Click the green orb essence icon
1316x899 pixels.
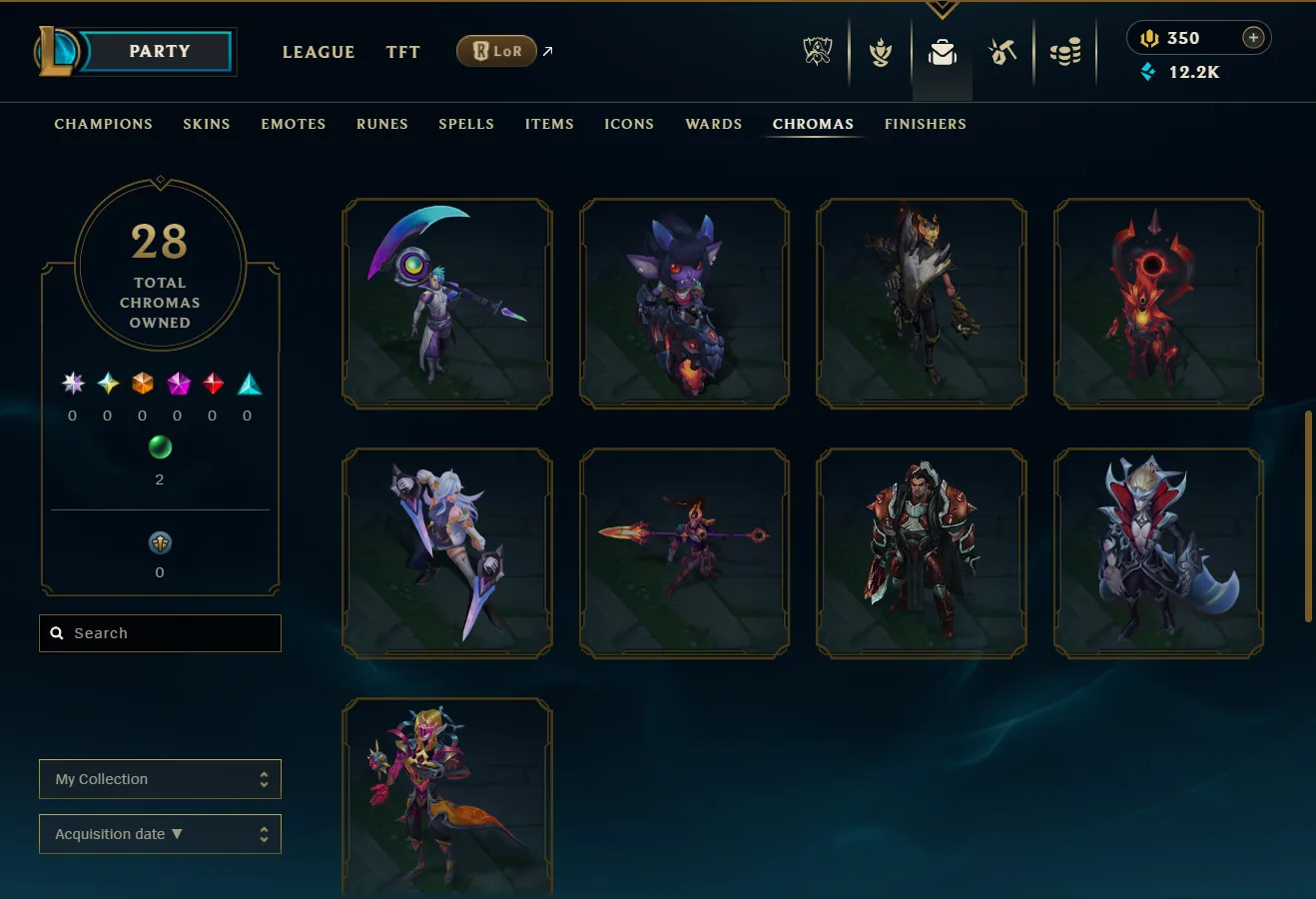[159, 448]
